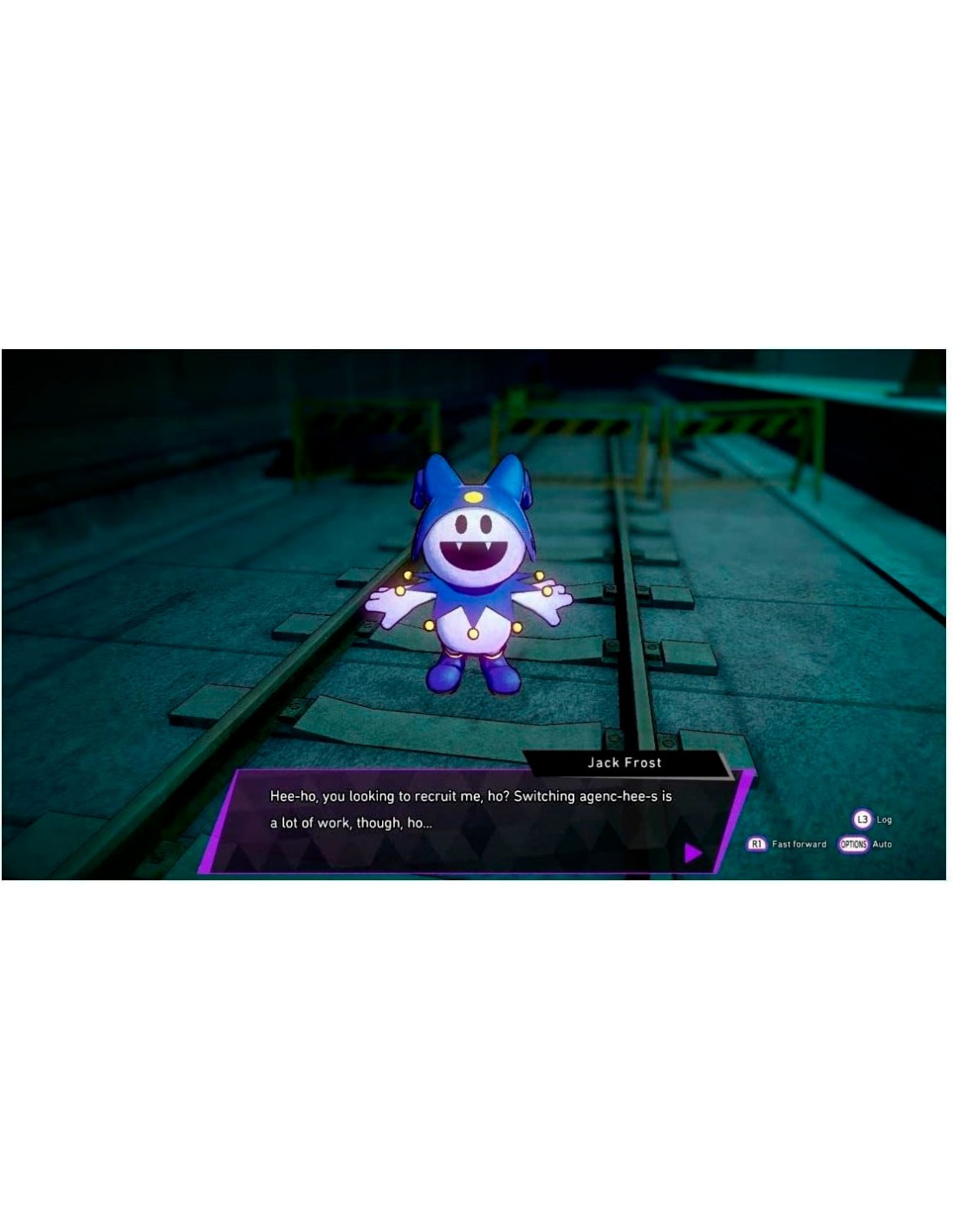
Task: Click the purple arrow to continue dialogue
Action: point(692,853)
